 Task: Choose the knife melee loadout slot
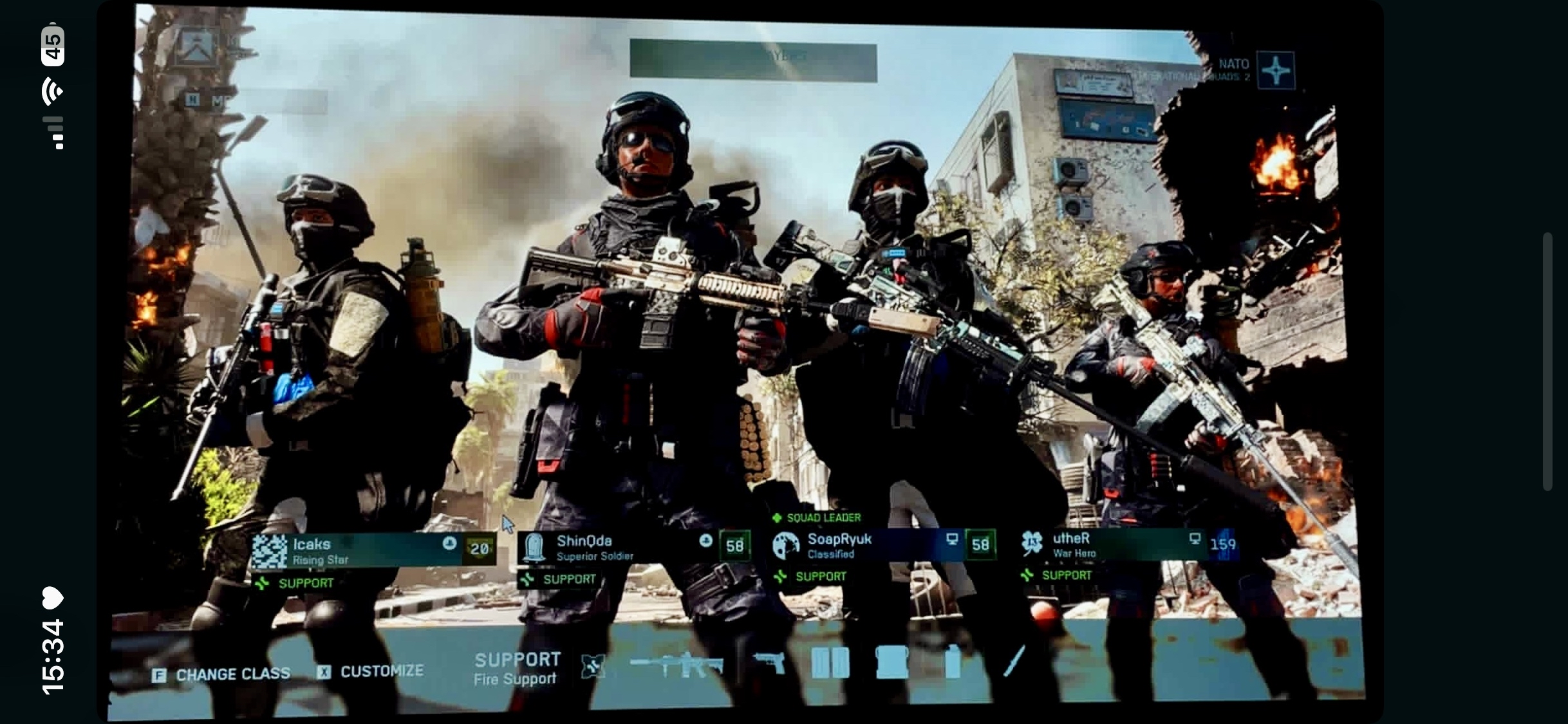(1014, 661)
